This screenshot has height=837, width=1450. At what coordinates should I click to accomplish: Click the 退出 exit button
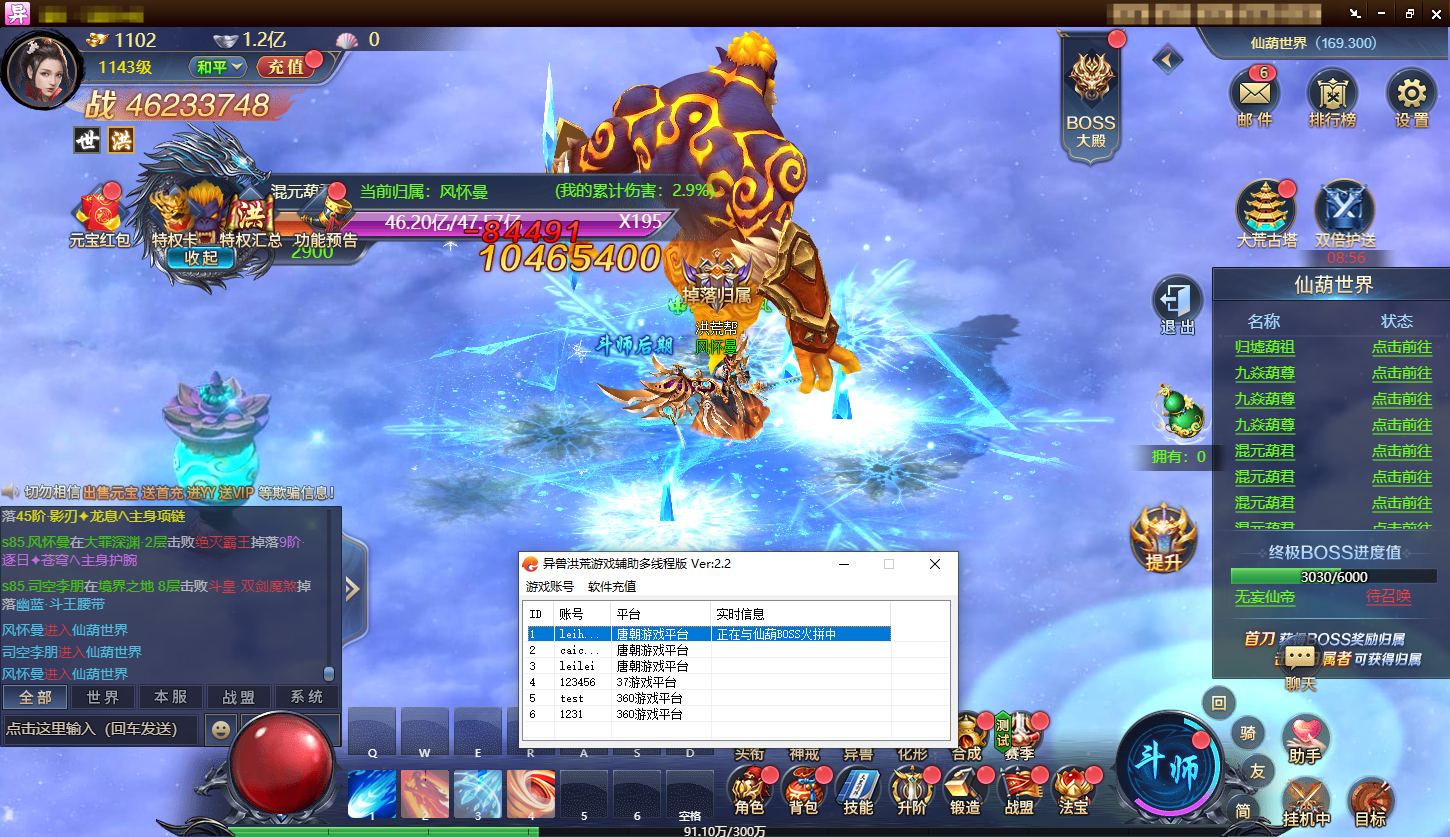coord(1177,305)
